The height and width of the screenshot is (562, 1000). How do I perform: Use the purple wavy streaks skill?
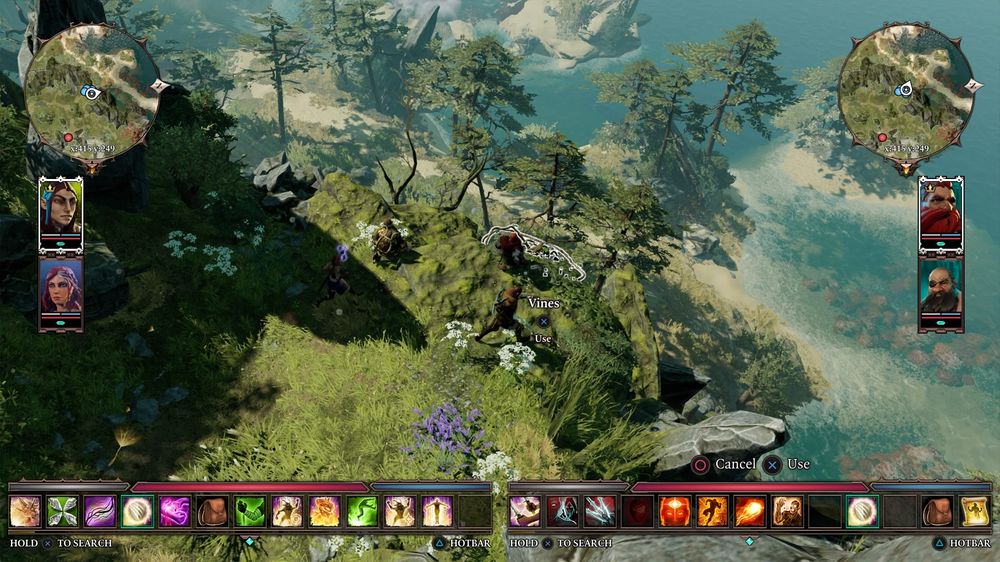click(x=99, y=511)
